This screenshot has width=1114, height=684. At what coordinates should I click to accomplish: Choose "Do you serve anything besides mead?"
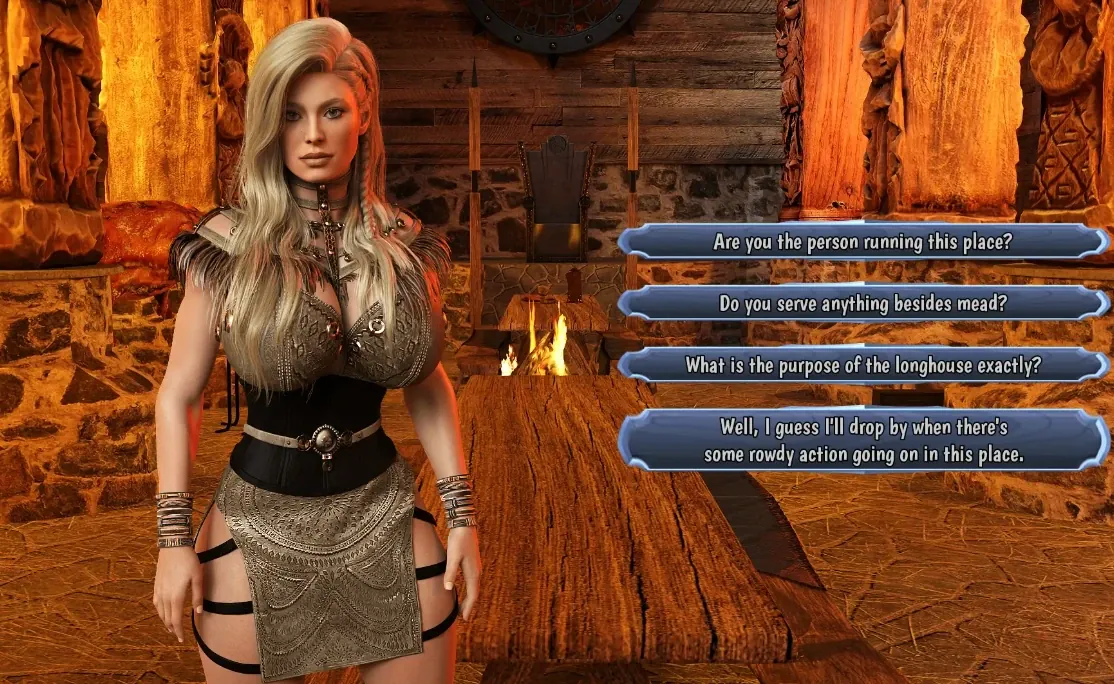pos(862,304)
